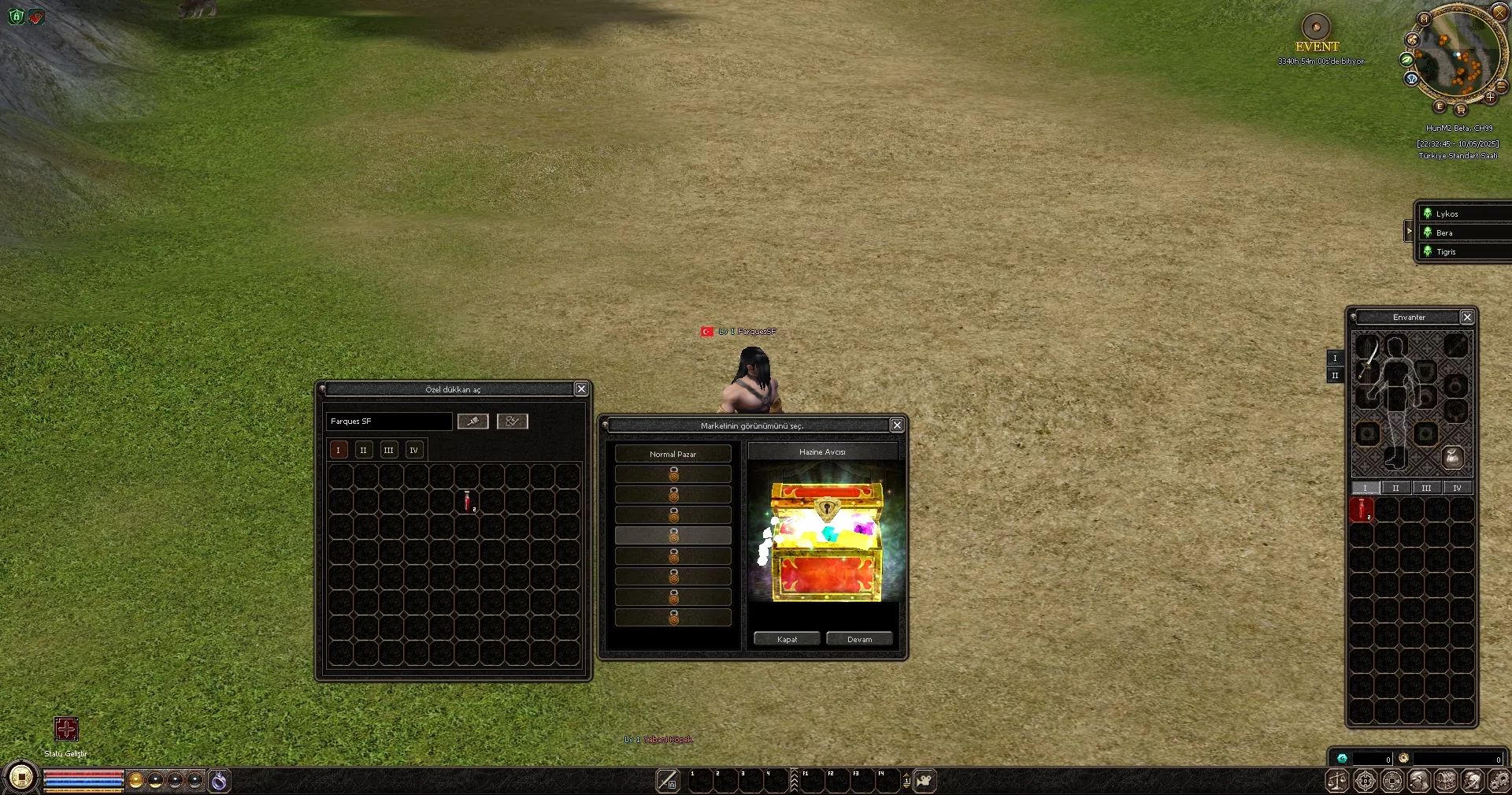Viewport: 1512px width, 795px height.
Task: Click the plus zoom control on the minimap
Action: pyautogui.click(x=1492, y=98)
